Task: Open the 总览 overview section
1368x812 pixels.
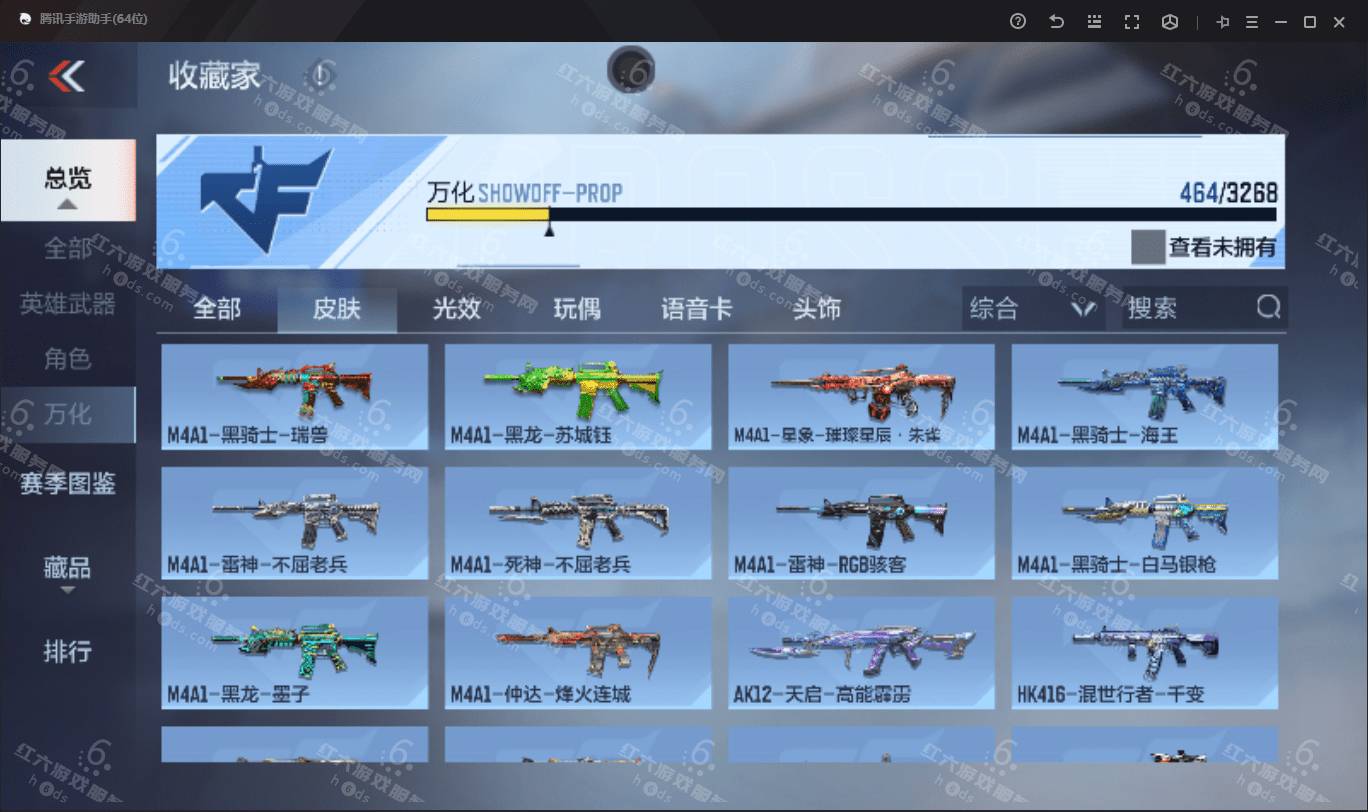Action: pyautogui.click(x=67, y=179)
